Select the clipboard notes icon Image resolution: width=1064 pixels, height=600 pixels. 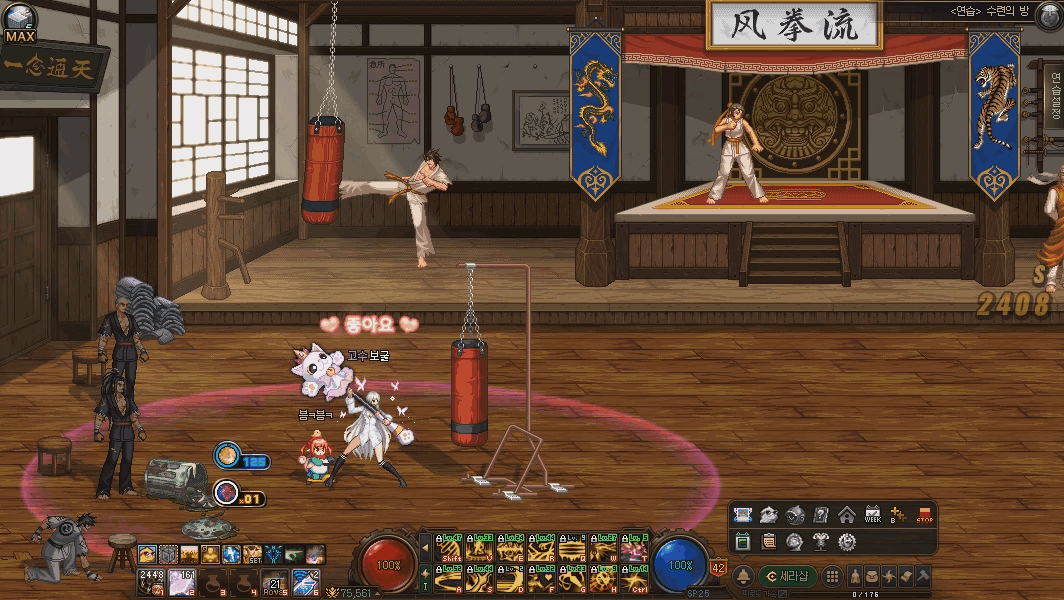769,541
